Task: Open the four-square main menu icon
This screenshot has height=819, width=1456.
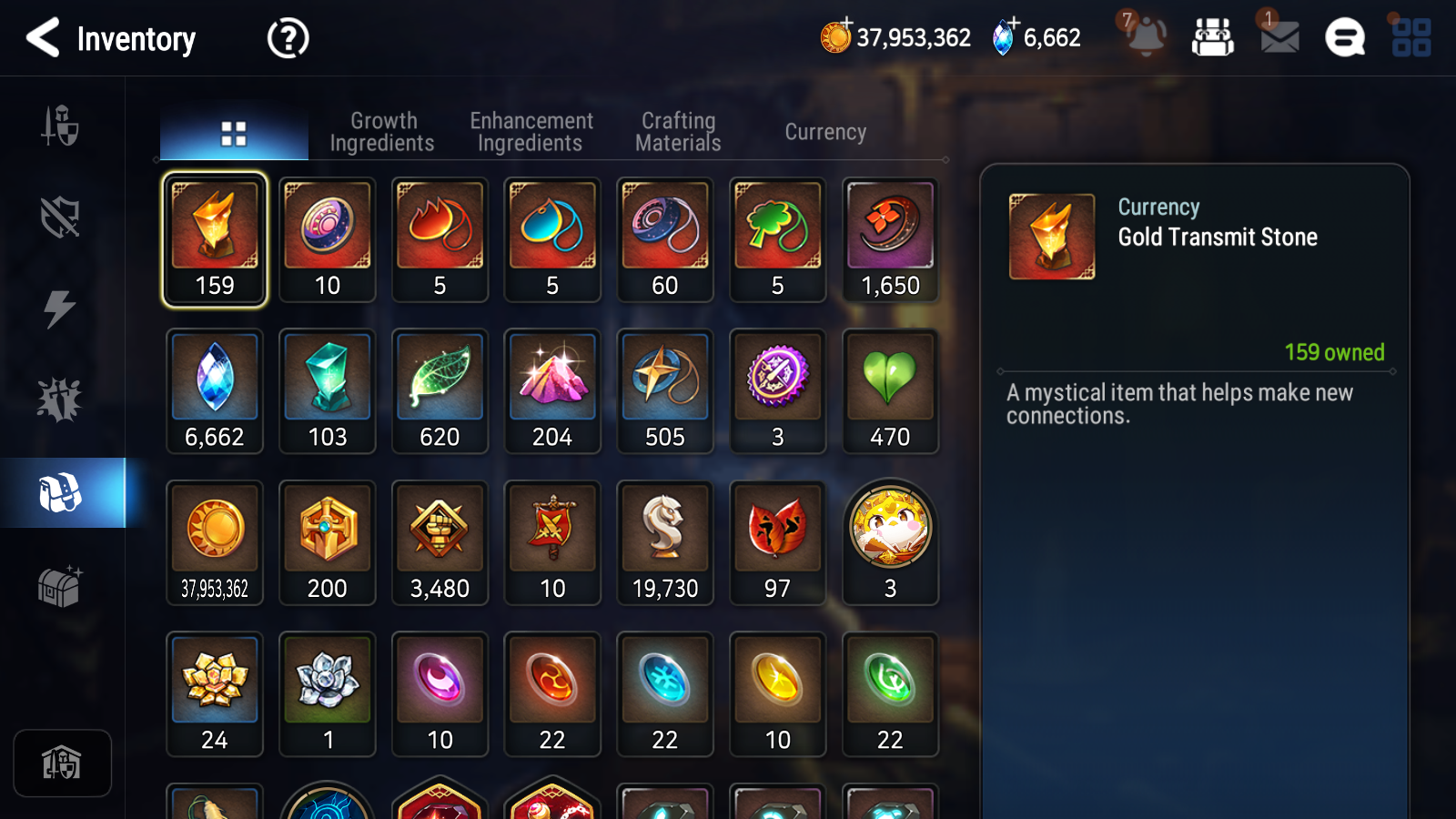Action: [x=1411, y=38]
